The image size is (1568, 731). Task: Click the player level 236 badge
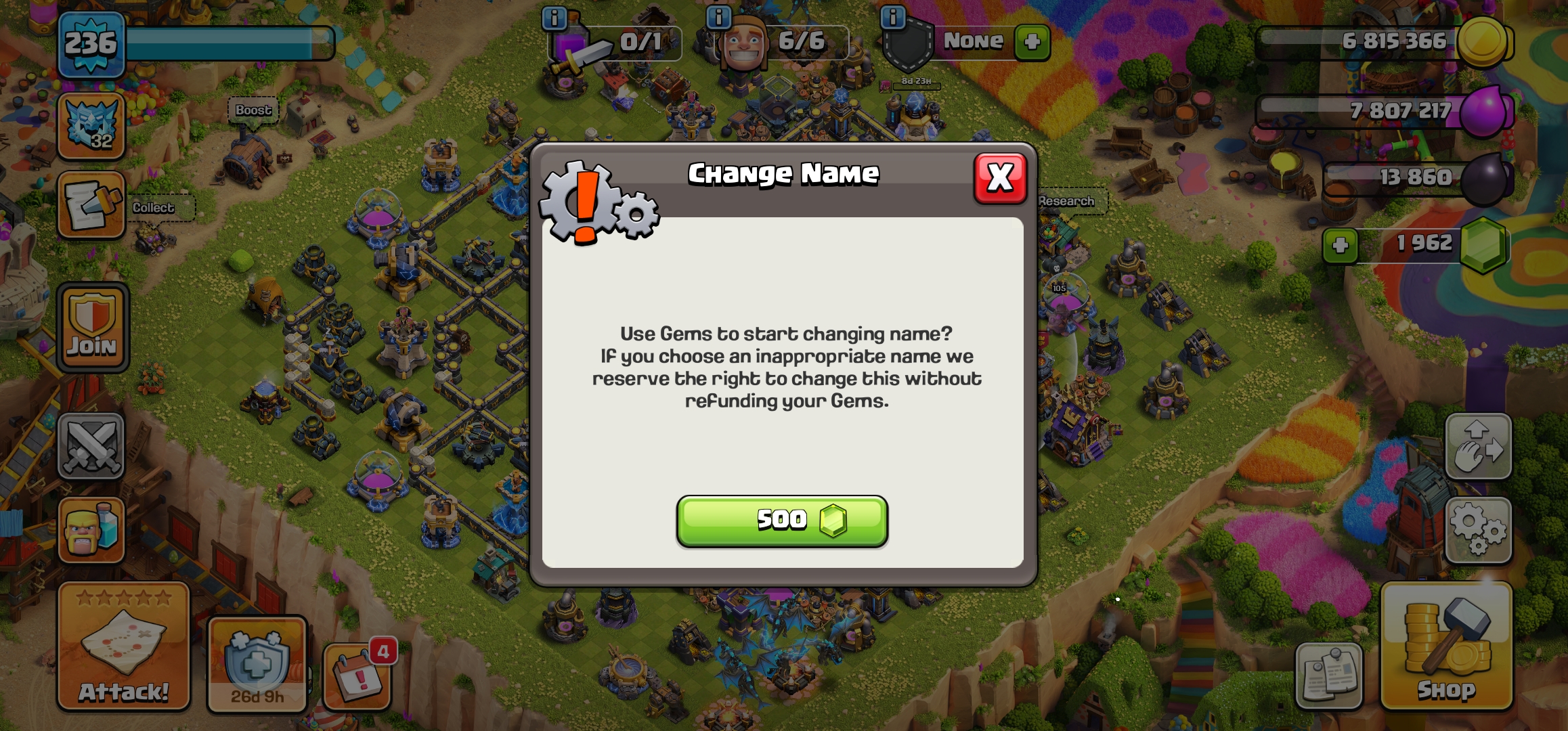91,45
